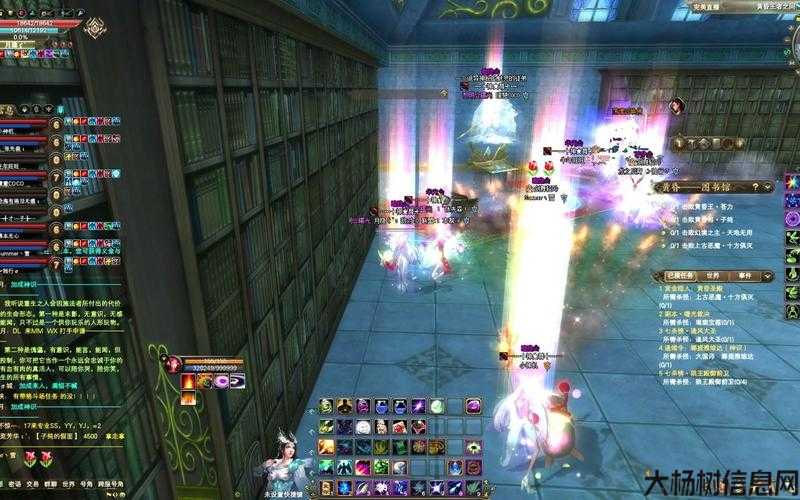Activate the purple orb skill in top hotbar row
800x500 pixels.
coord(472,406)
